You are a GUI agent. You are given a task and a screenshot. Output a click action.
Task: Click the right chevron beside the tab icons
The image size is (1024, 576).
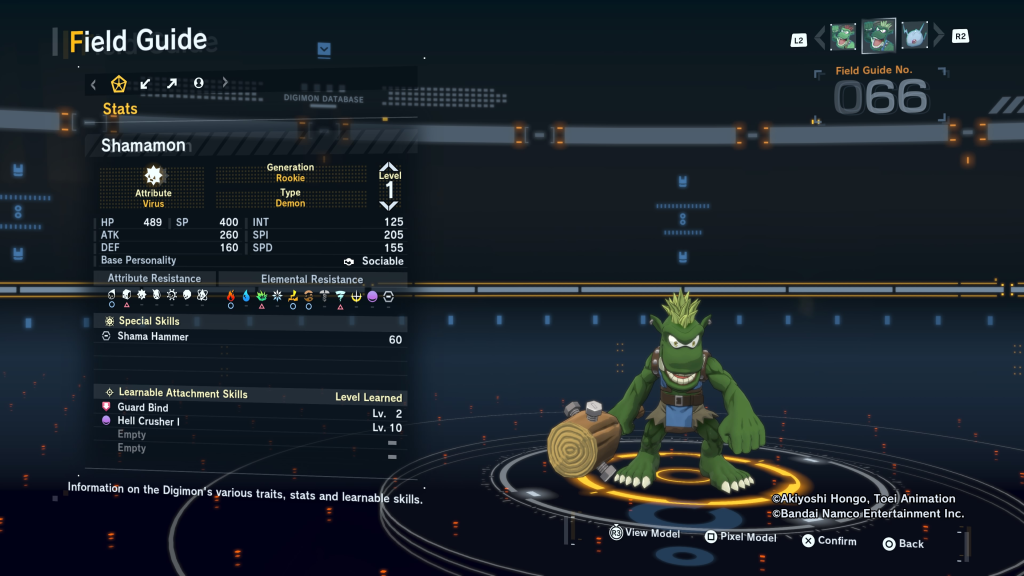[x=225, y=84]
